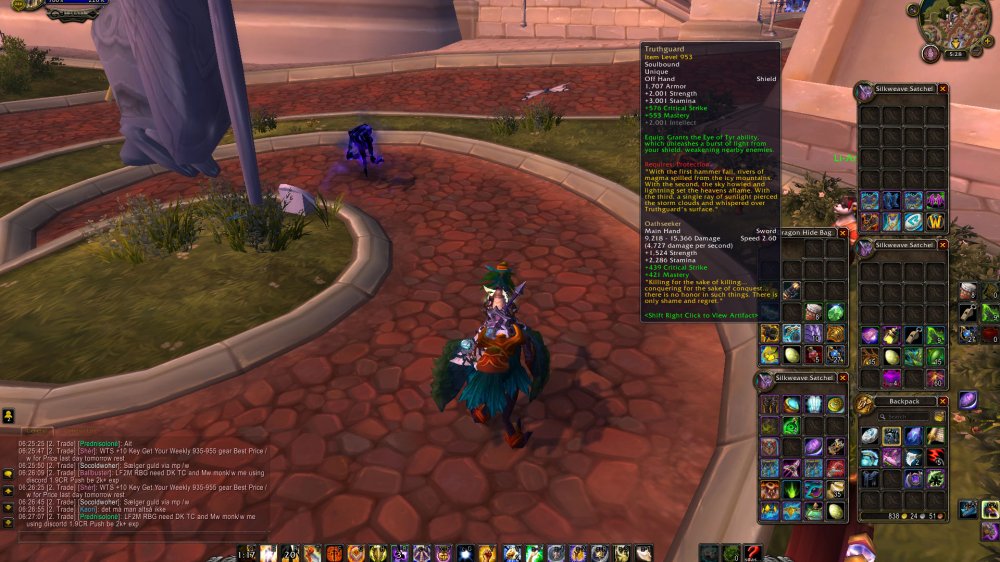Close the Dragon Hide Bag window
This screenshot has width=1000, height=562.
(x=842, y=233)
